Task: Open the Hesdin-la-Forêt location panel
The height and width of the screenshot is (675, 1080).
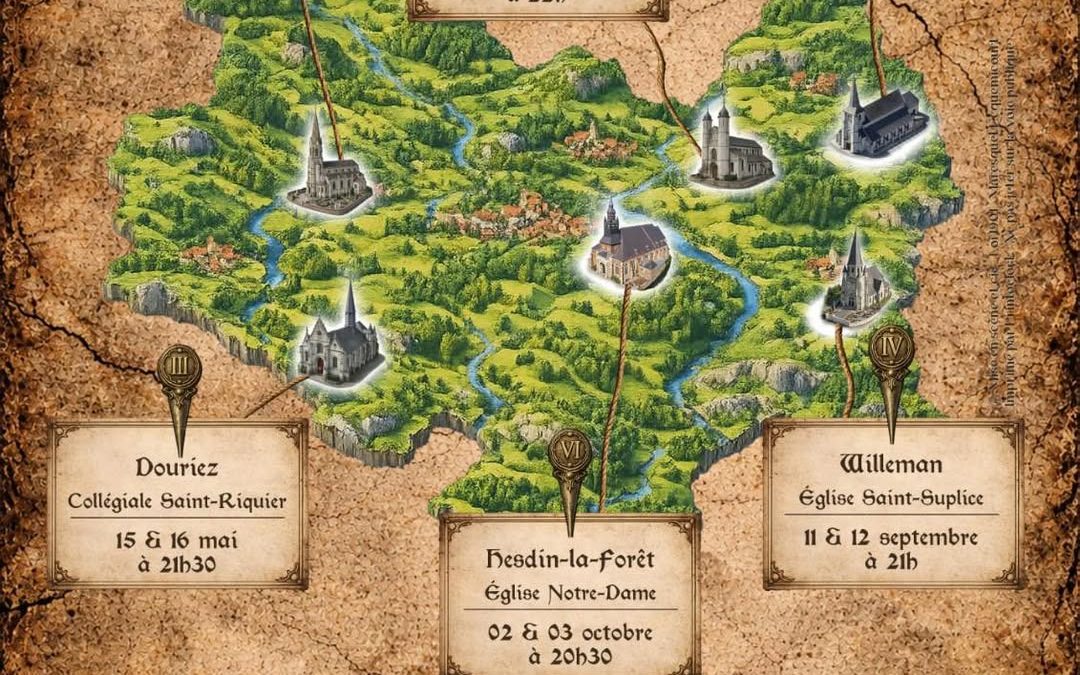Action: 570,595
